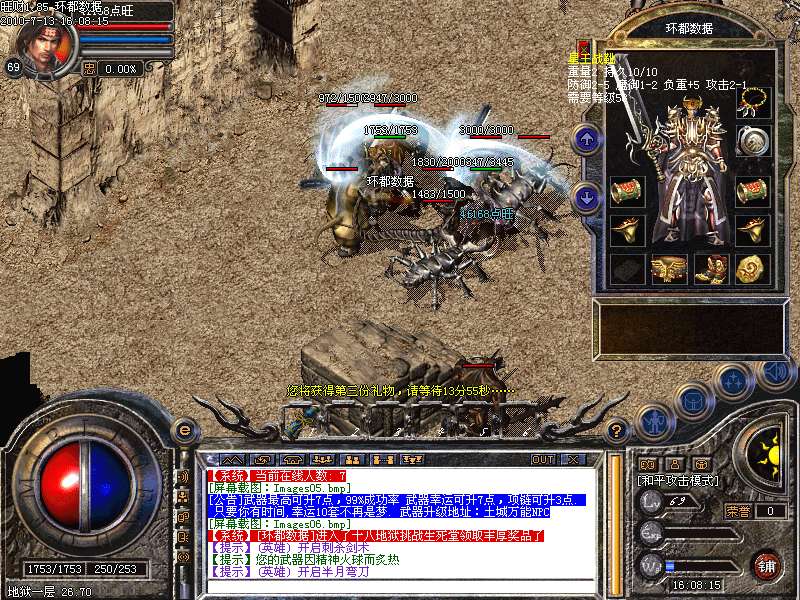Close the game with the X button above chat

point(573,459)
